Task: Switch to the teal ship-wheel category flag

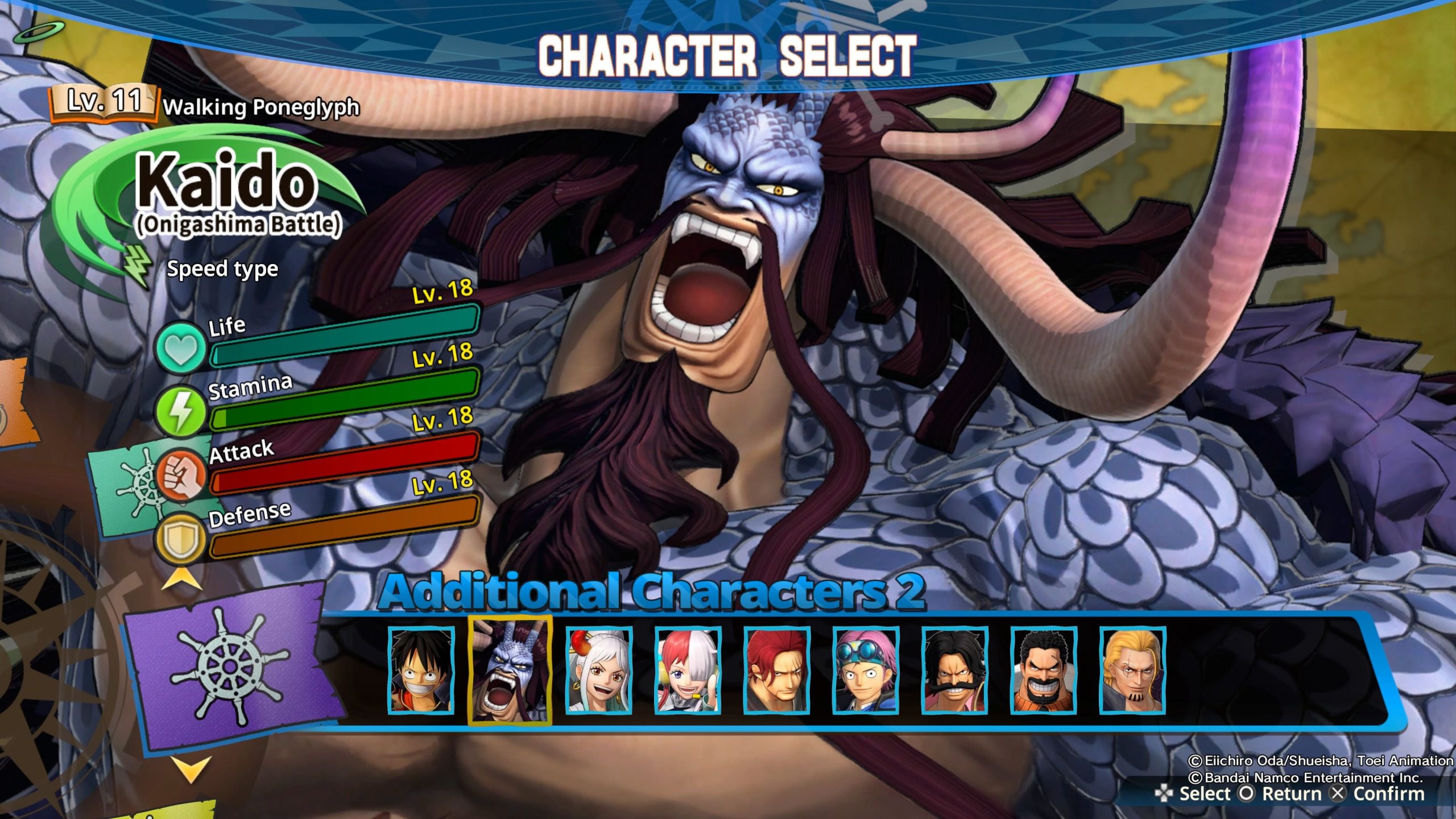Action: pos(130,485)
